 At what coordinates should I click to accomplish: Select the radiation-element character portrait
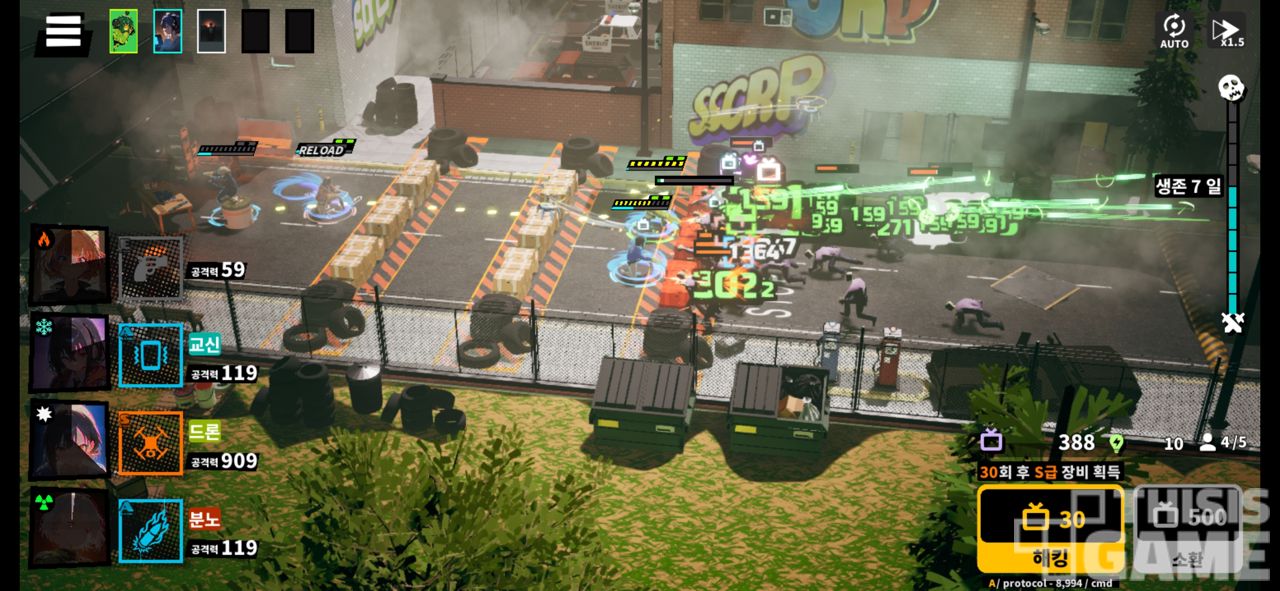click(x=69, y=528)
